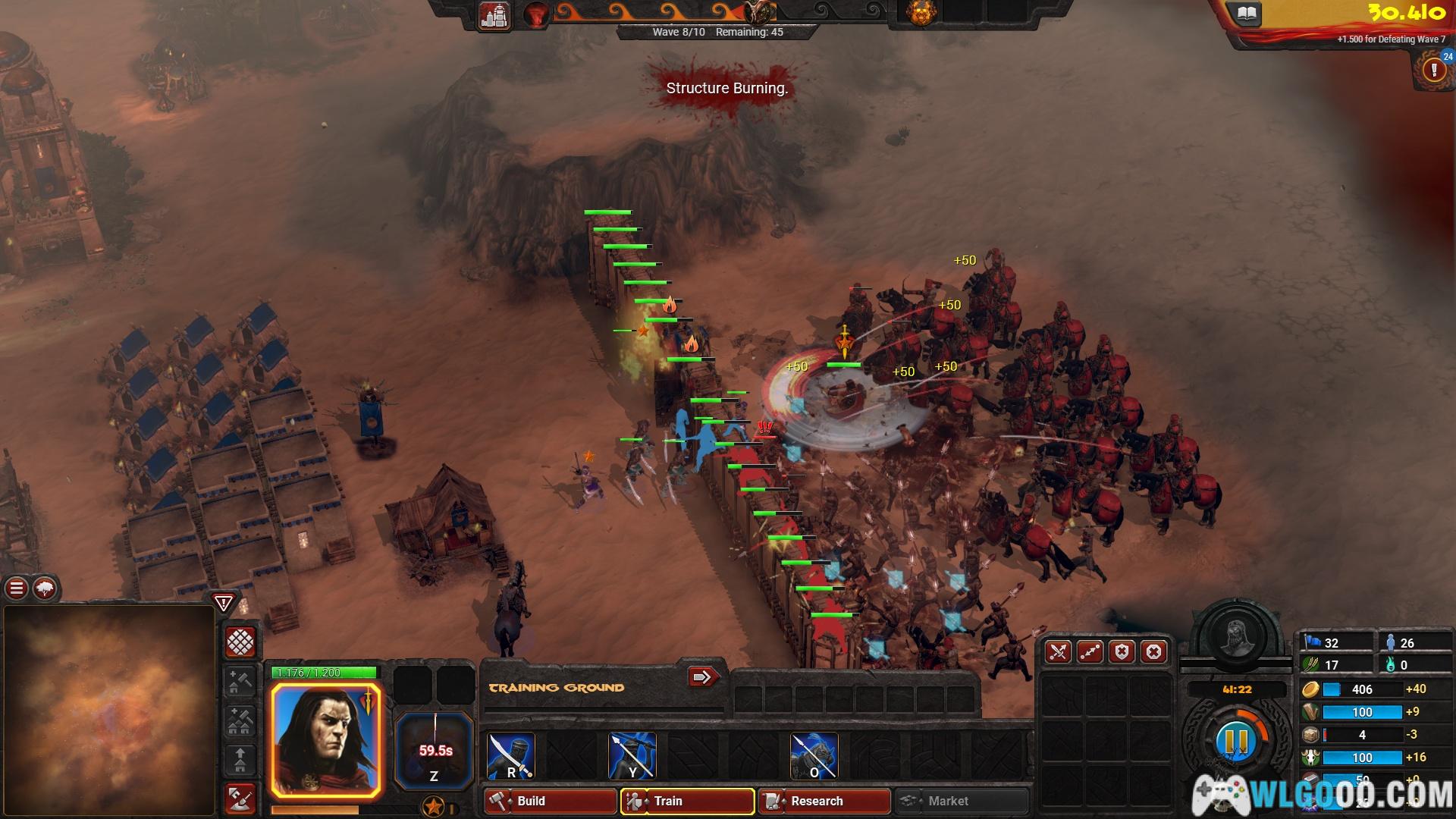The width and height of the screenshot is (1456, 819).
Task: Select the Train tab
Action: point(687,801)
